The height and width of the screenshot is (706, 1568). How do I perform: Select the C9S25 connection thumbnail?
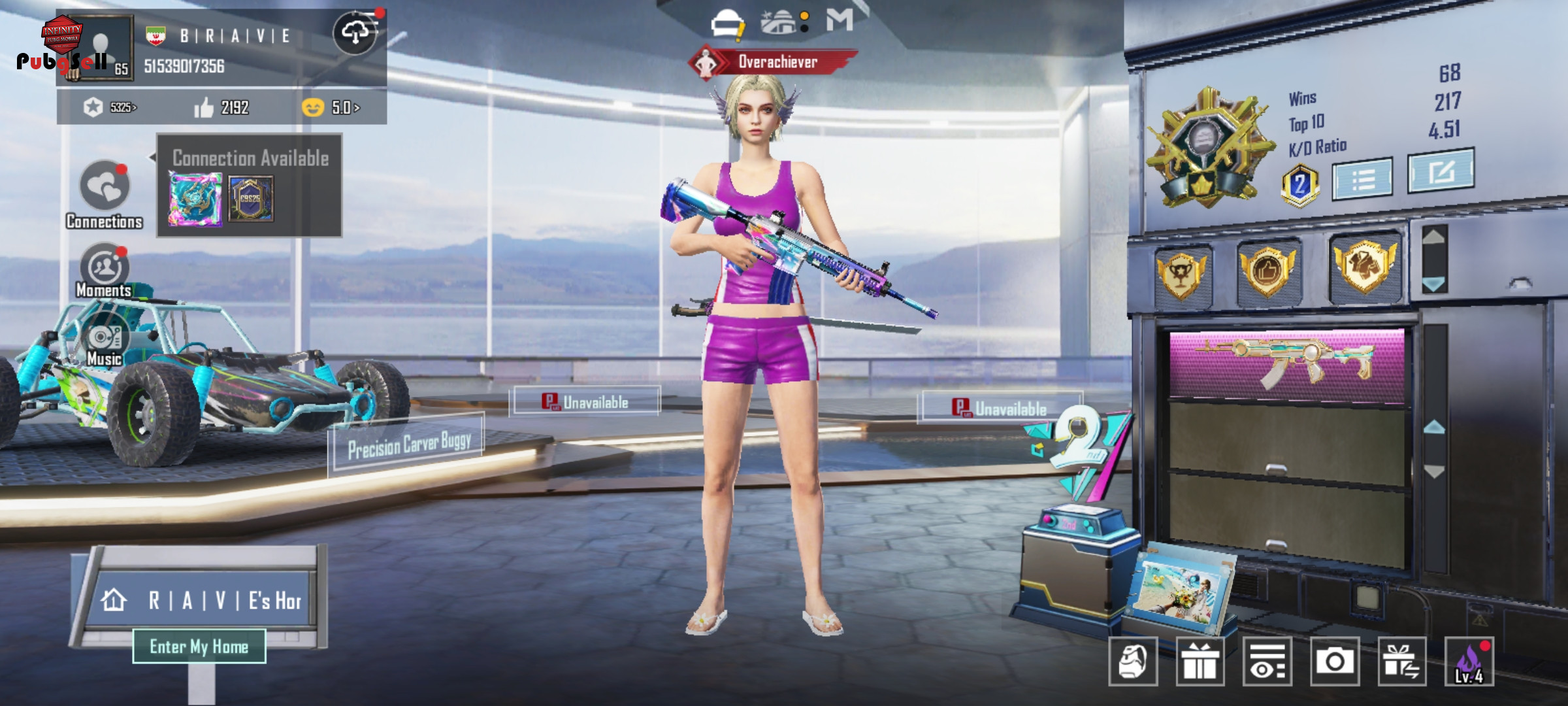click(x=251, y=199)
